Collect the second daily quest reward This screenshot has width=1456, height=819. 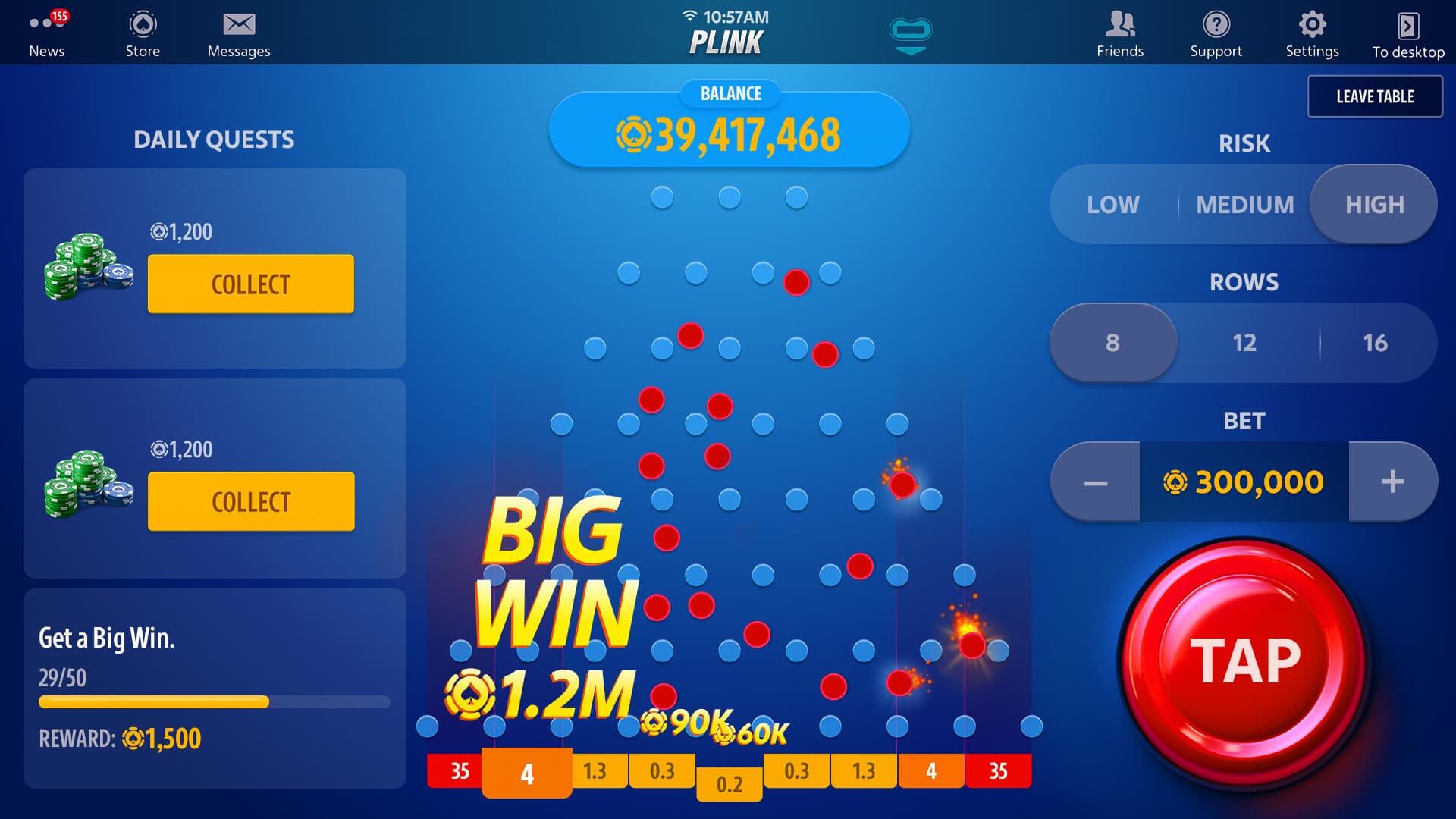pos(251,500)
